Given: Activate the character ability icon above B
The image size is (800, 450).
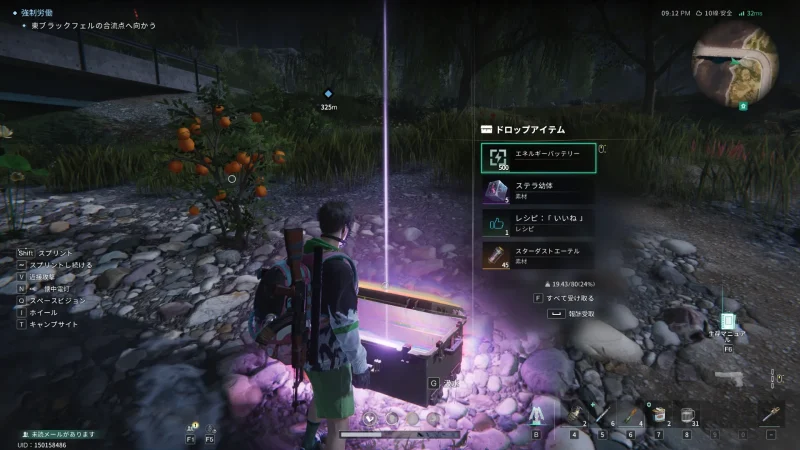Looking at the screenshot, I should click(x=536, y=416).
